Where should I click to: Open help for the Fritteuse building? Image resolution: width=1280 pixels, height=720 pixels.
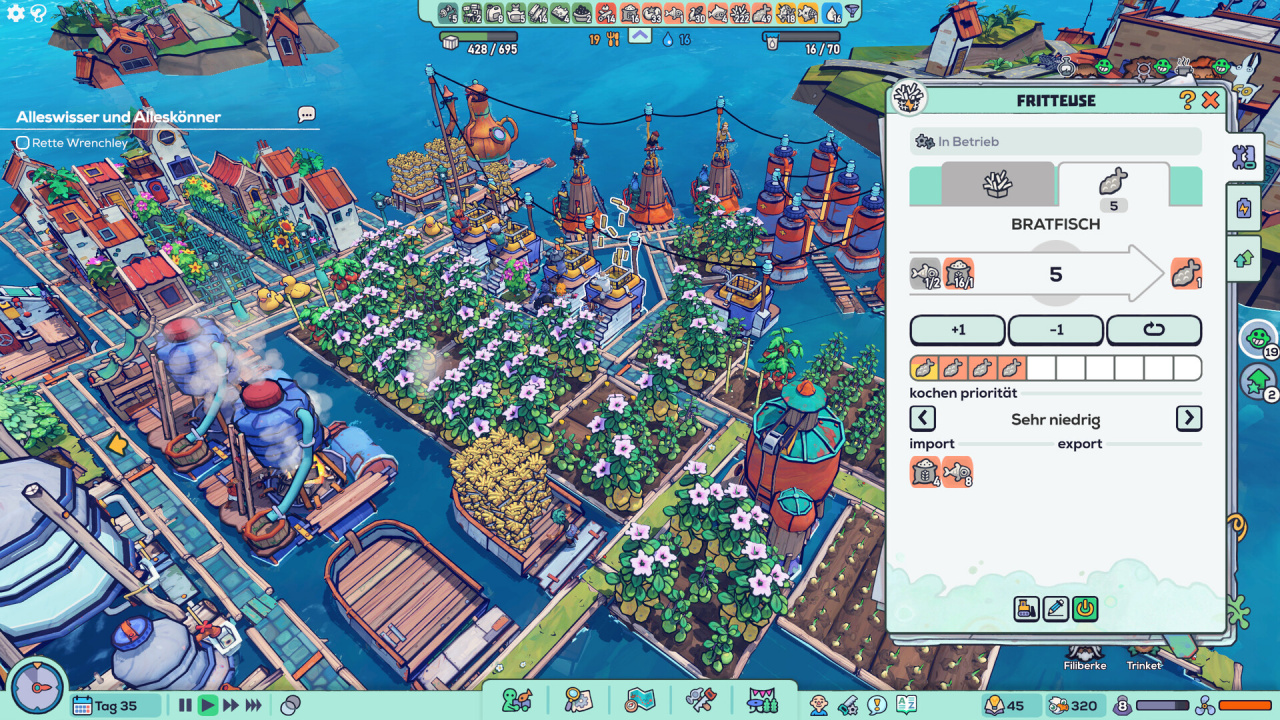click(1187, 100)
